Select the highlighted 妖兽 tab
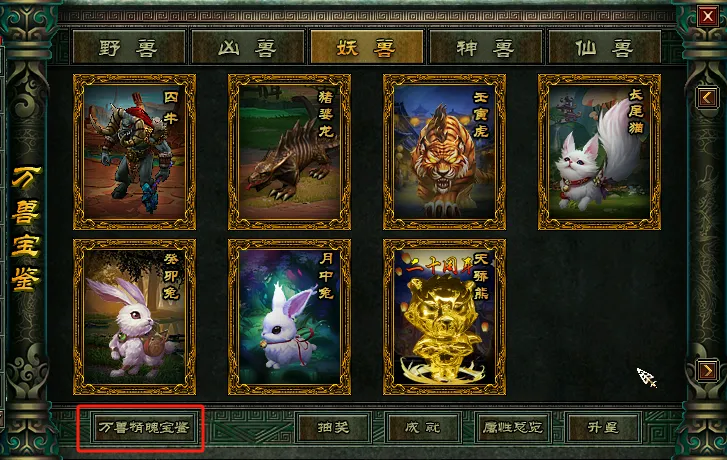 pyautogui.click(x=366, y=47)
